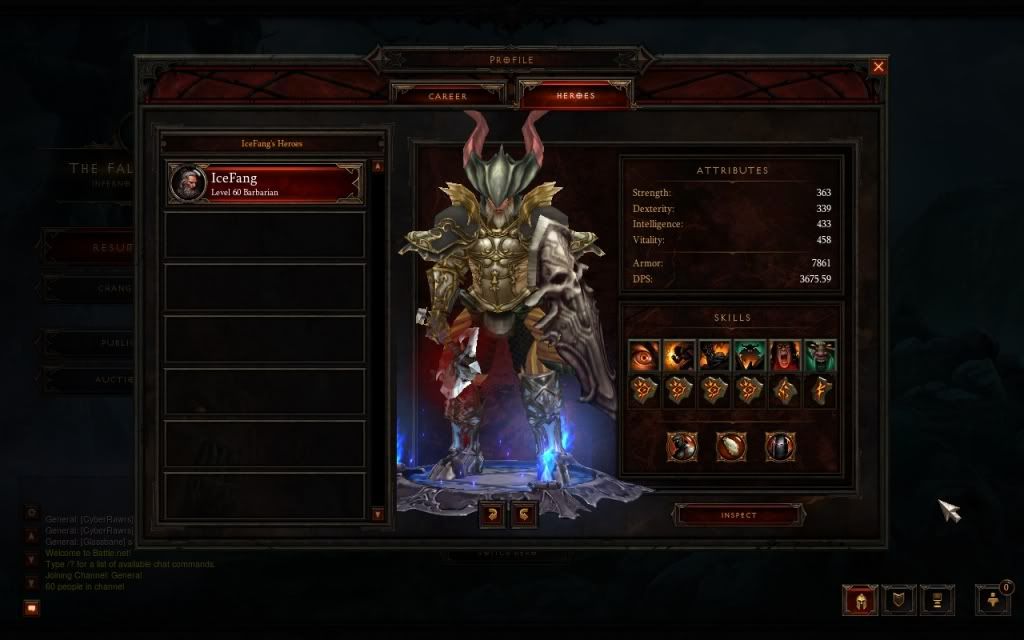Select the horned figure on green skill icon
Screen dimensions: 1024x640
[x=750, y=355]
